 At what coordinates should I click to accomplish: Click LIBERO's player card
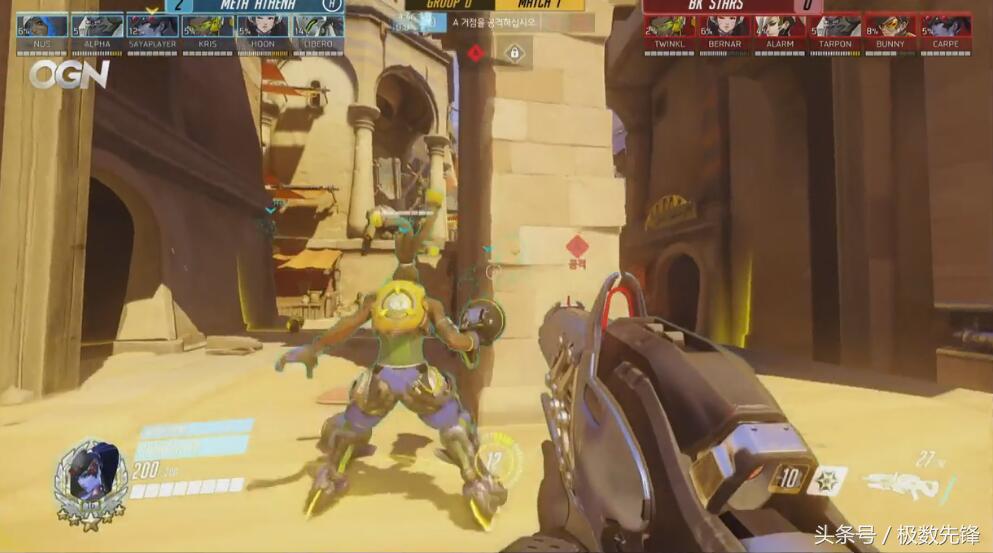pos(318,29)
